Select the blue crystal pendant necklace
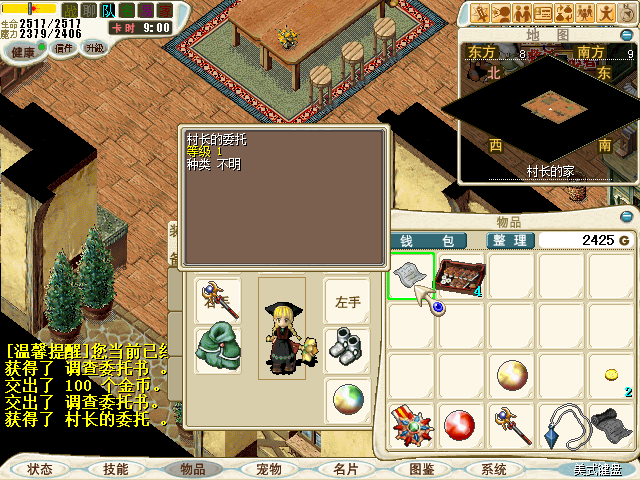640x480 pixels. point(561,425)
